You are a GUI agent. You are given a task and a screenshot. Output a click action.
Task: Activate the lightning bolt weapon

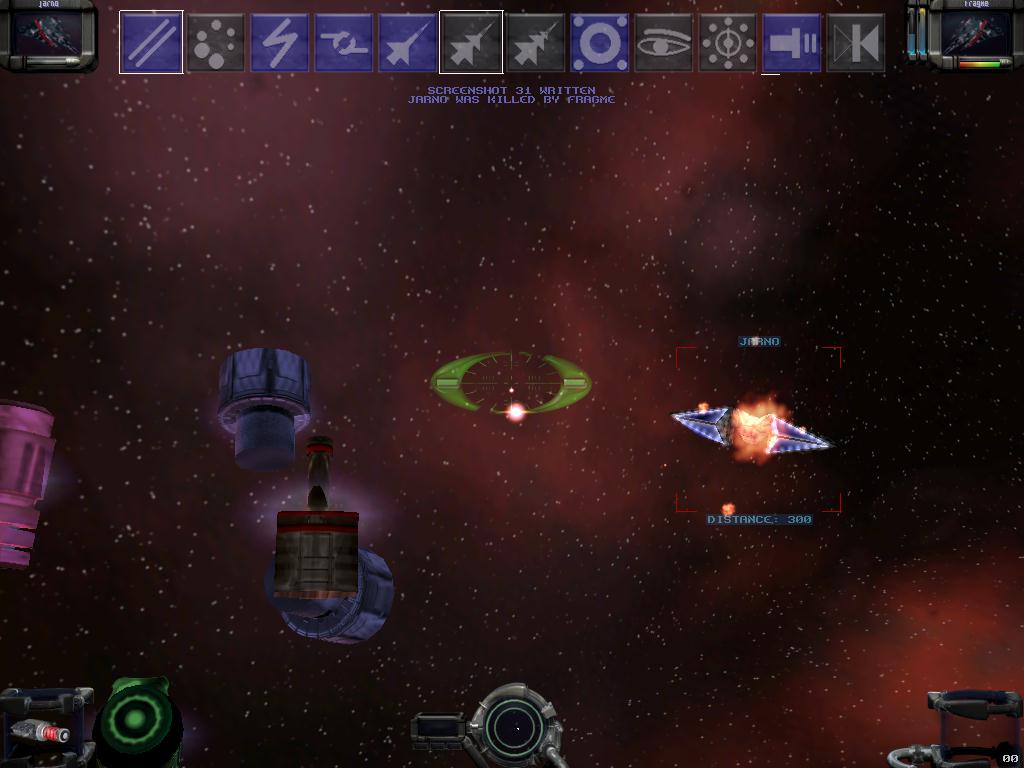(280, 42)
